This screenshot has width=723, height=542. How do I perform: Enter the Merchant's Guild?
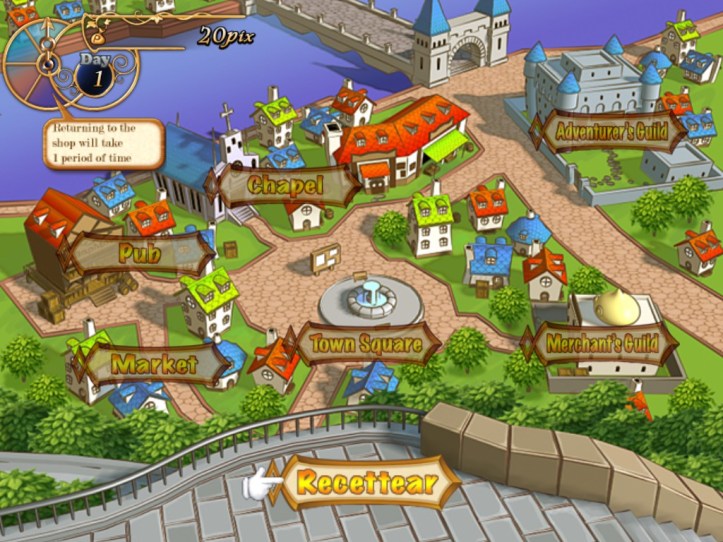(x=601, y=345)
